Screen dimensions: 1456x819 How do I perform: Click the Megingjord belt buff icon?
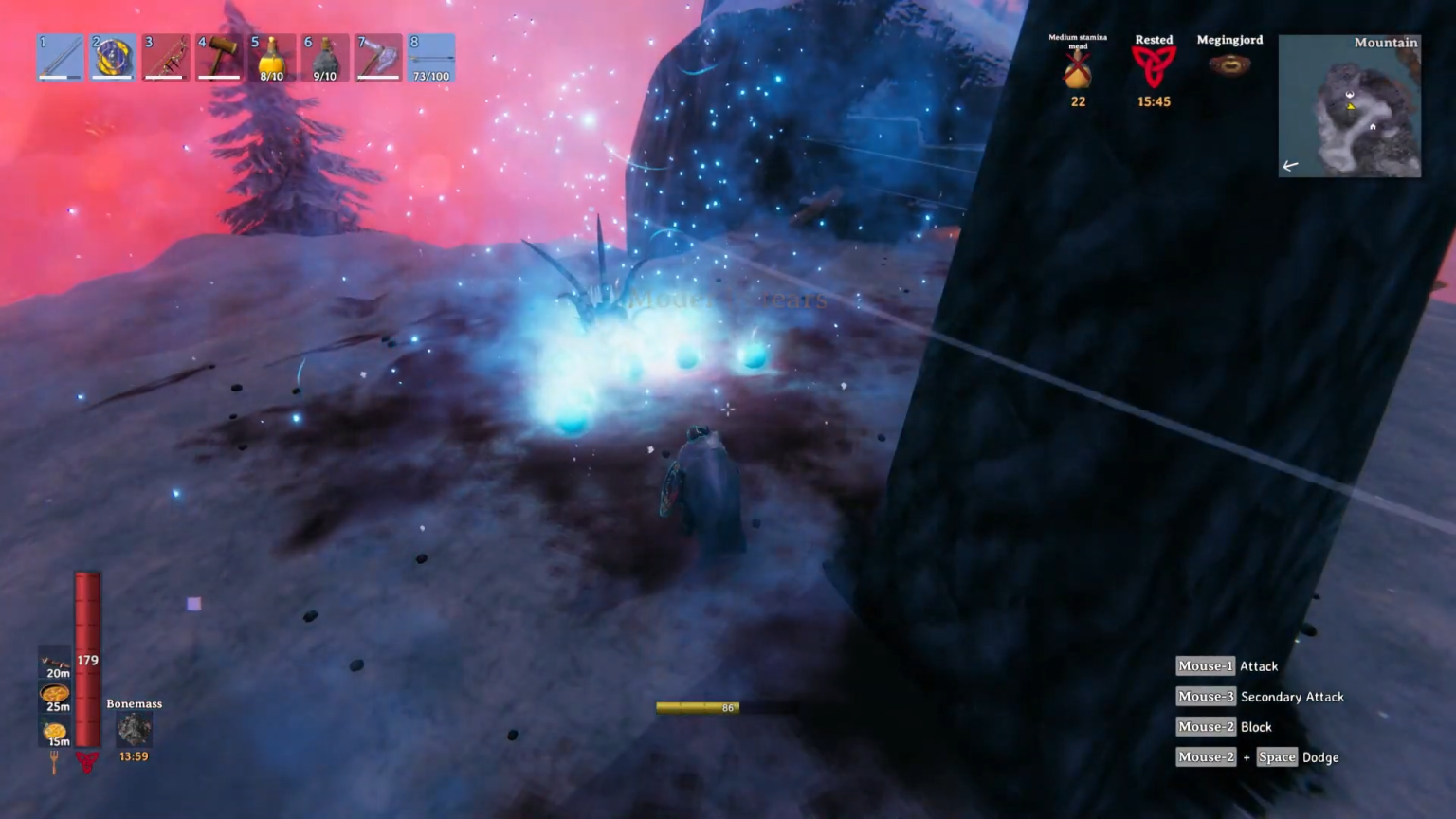point(1229,64)
